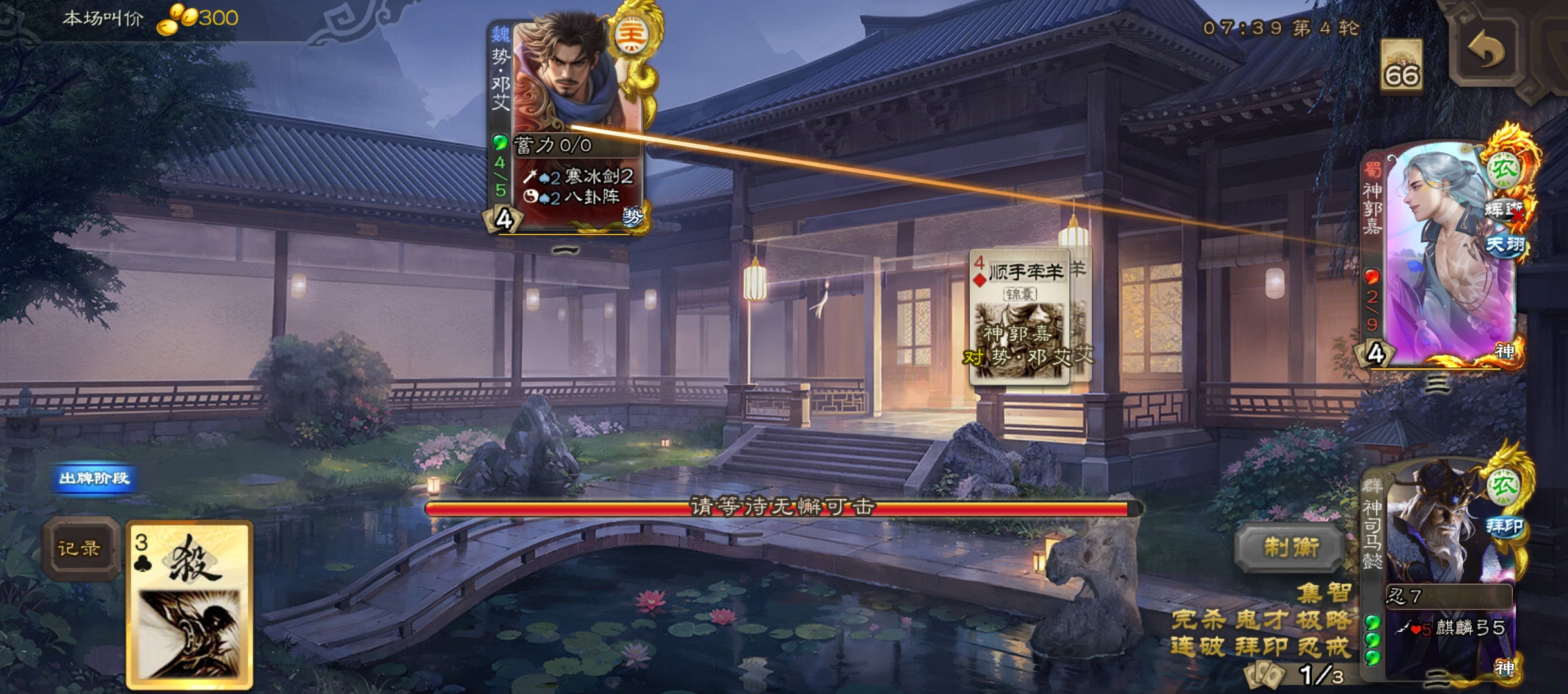Tap the 集智 skill label

point(1324,592)
